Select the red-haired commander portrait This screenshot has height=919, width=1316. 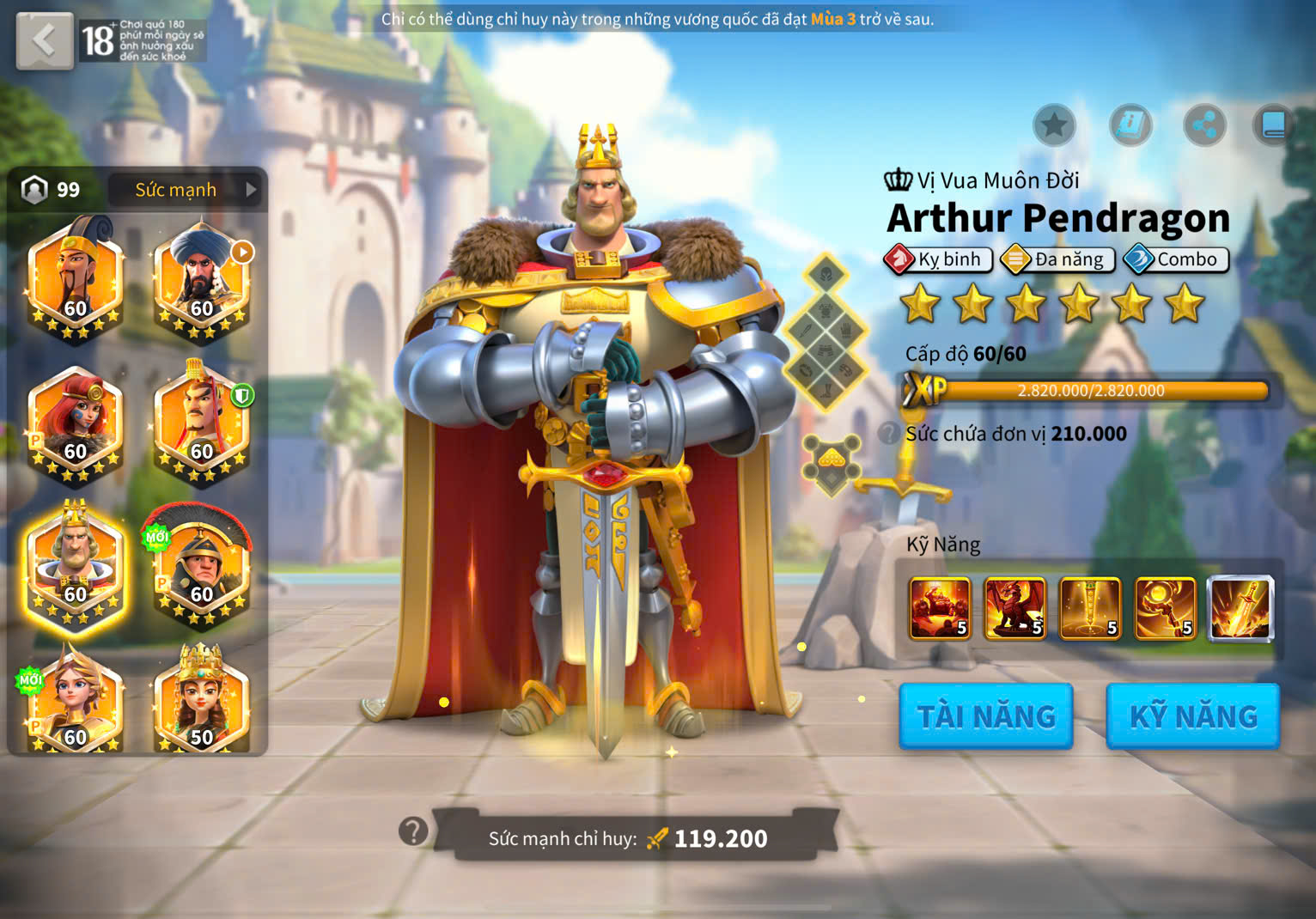click(76, 420)
